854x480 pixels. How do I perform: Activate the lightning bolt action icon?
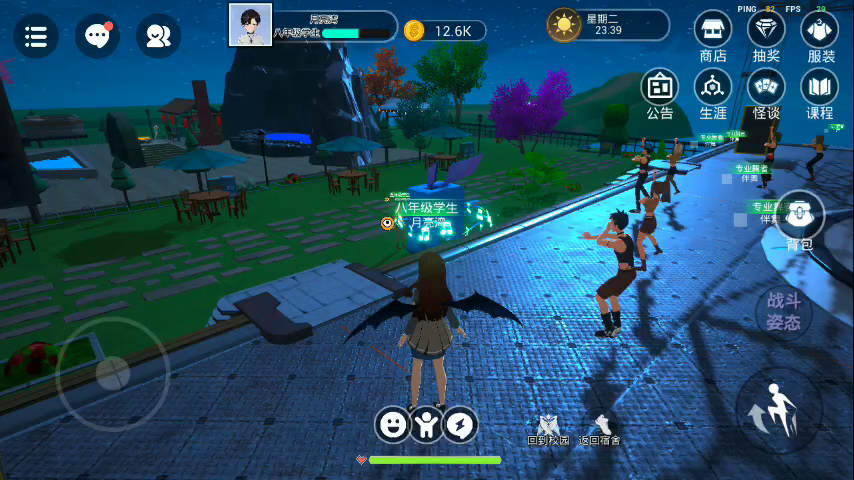[461, 425]
